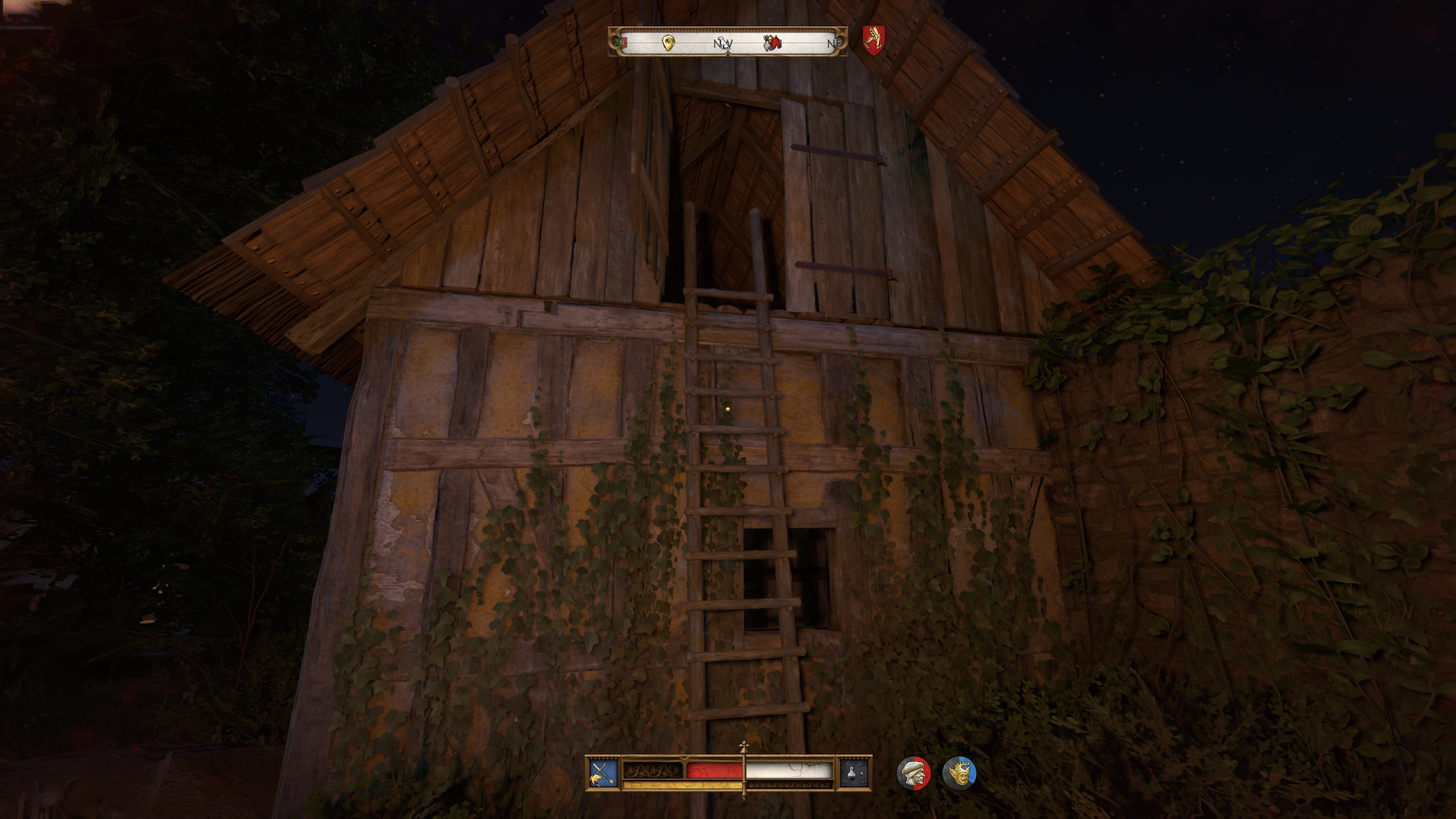Click the golden map pin on compass
1456x819 pixels.
tap(668, 43)
